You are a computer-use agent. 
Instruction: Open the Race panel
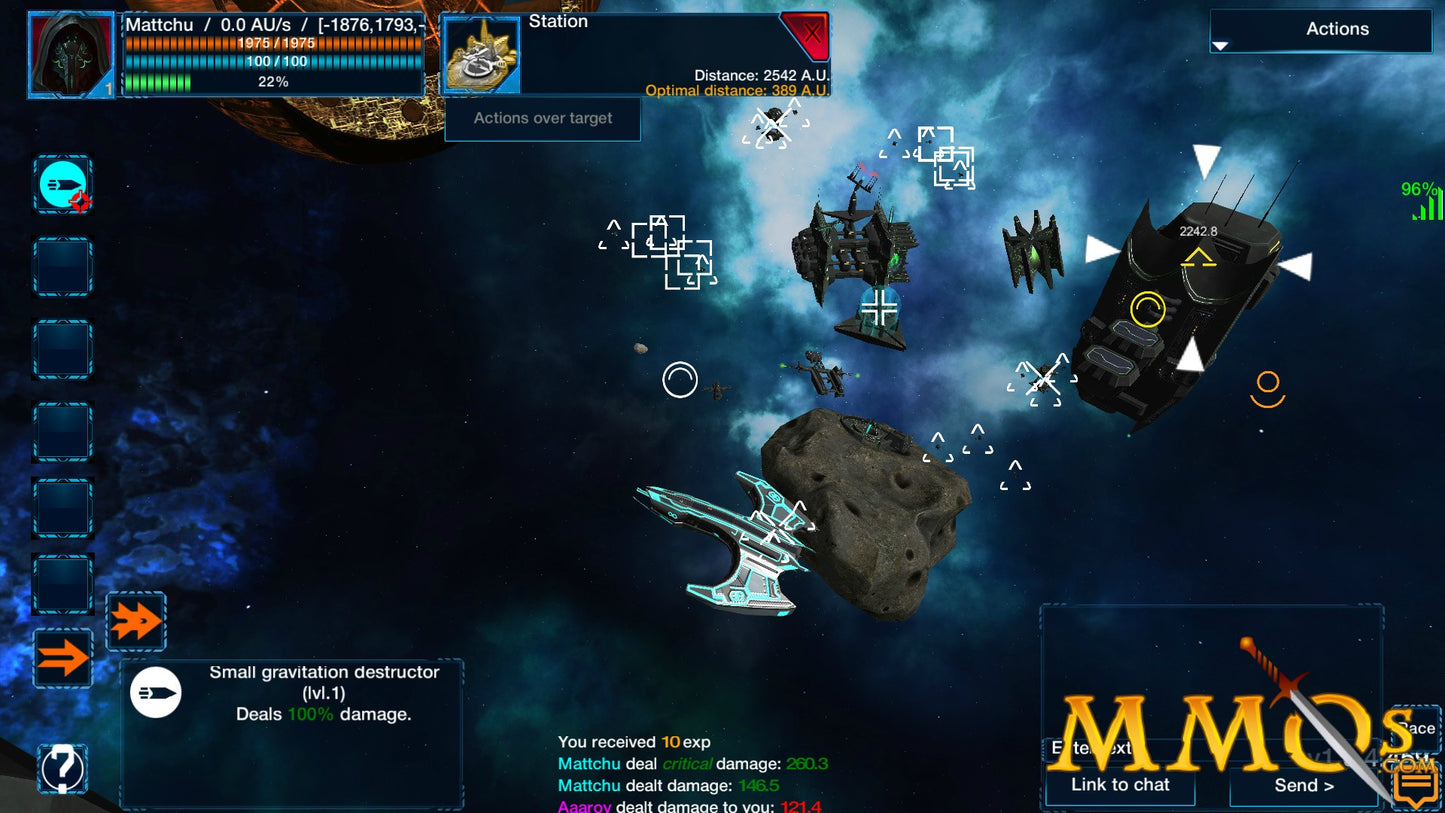point(1416,728)
